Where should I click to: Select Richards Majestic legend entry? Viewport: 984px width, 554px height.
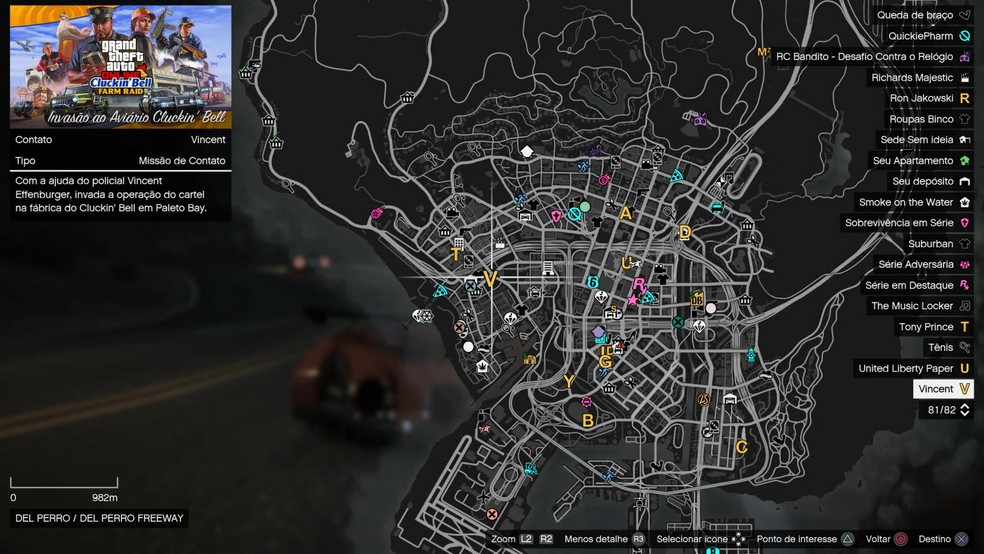tap(920, 77)
